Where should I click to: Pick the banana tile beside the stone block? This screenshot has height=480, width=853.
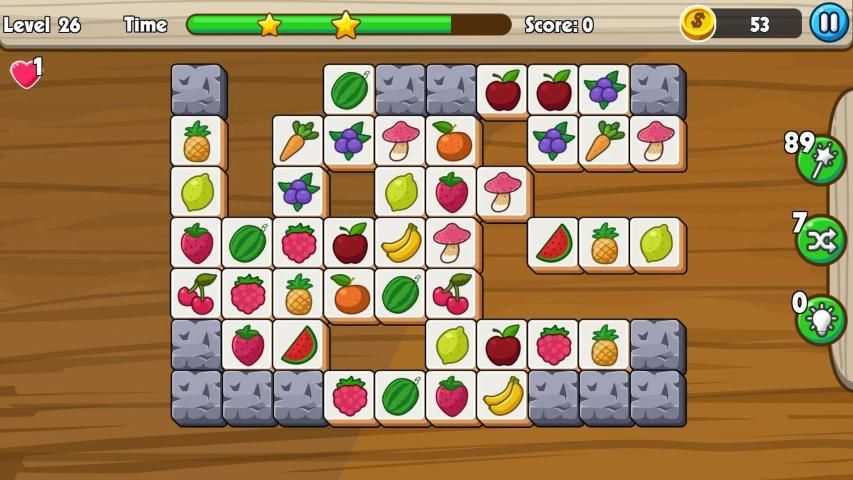503,396
